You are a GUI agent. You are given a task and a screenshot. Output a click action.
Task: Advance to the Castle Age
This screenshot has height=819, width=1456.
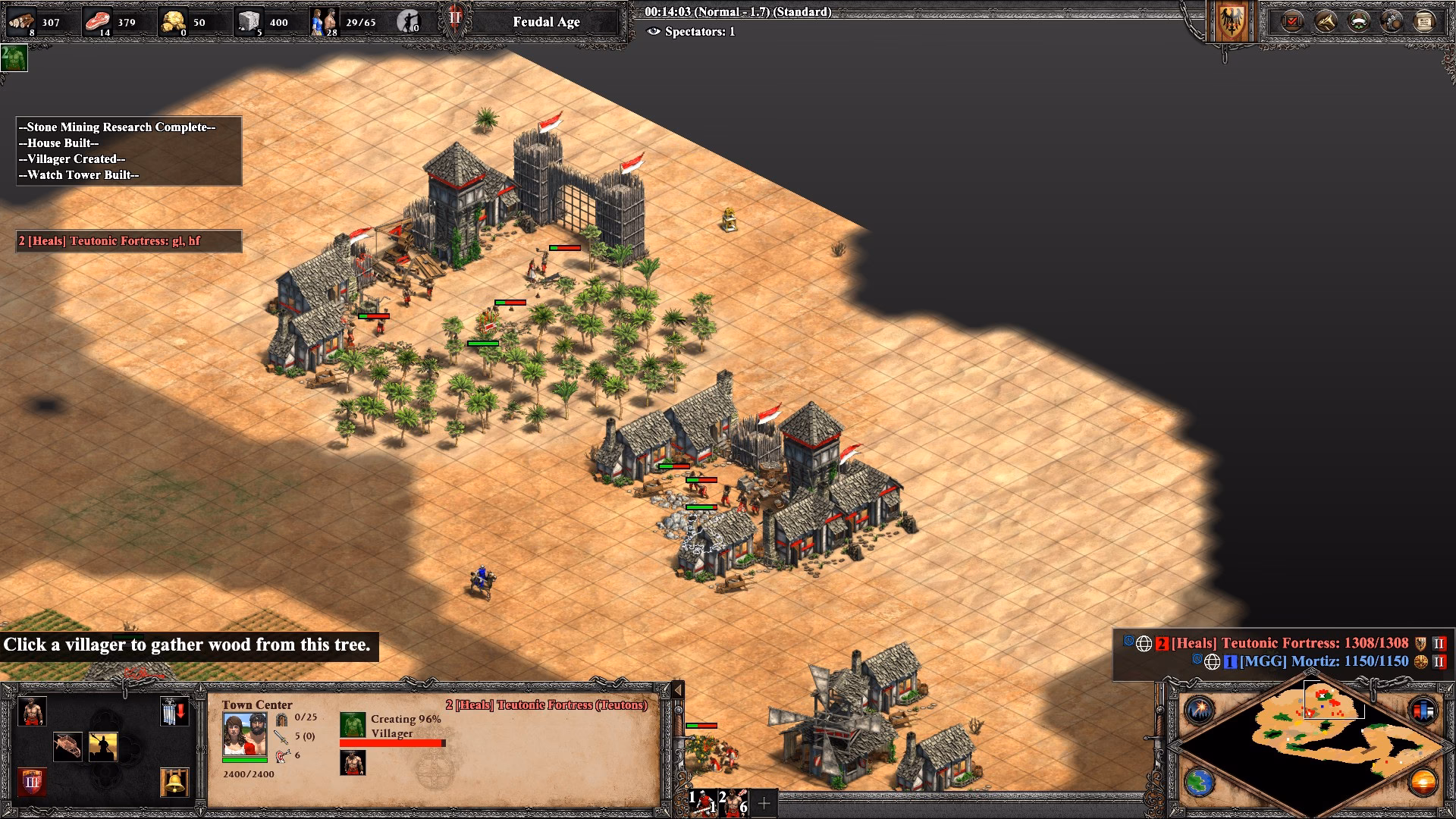[32, 781]
